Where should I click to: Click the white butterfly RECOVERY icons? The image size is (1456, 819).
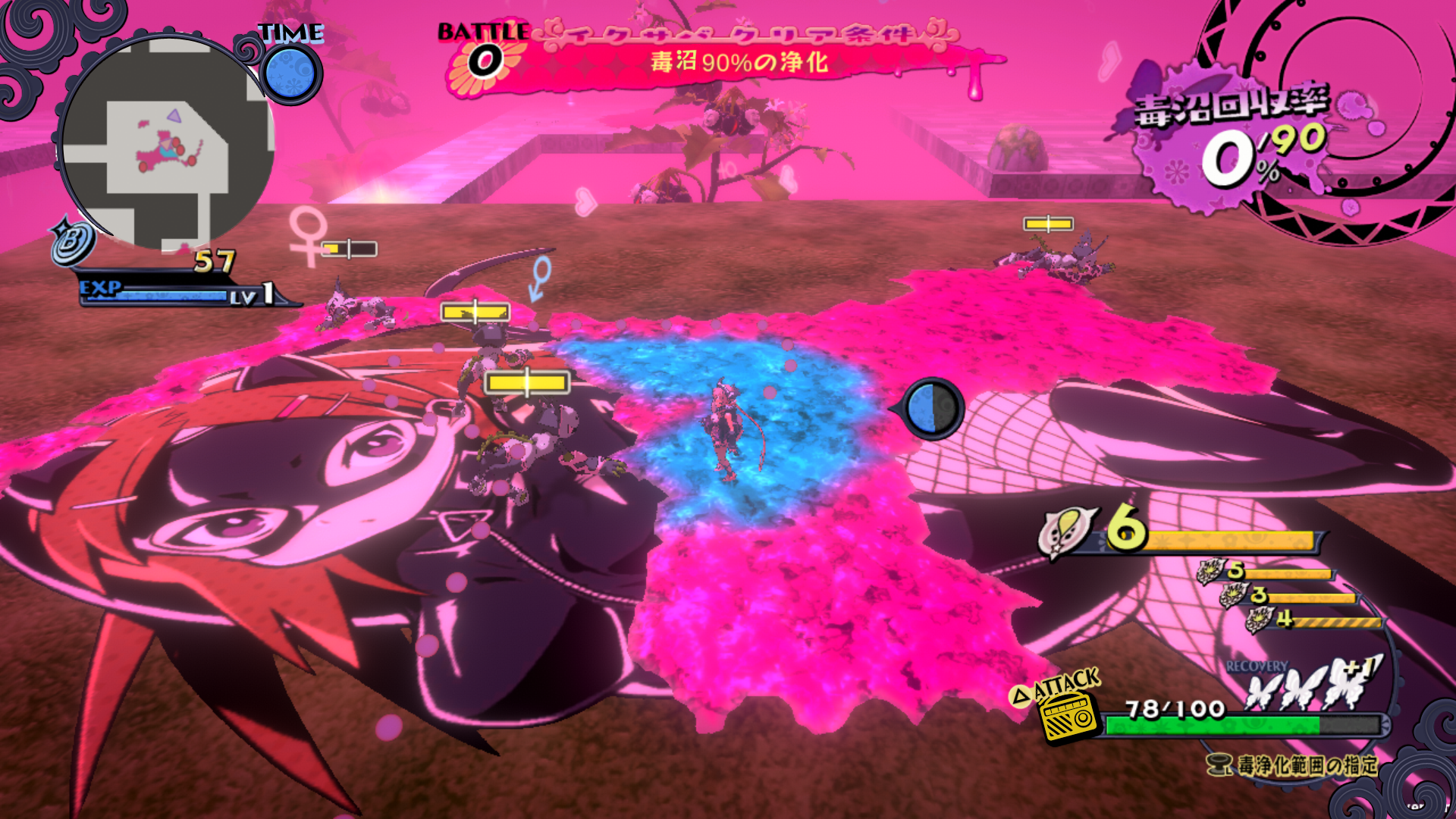coord(1313,684)
